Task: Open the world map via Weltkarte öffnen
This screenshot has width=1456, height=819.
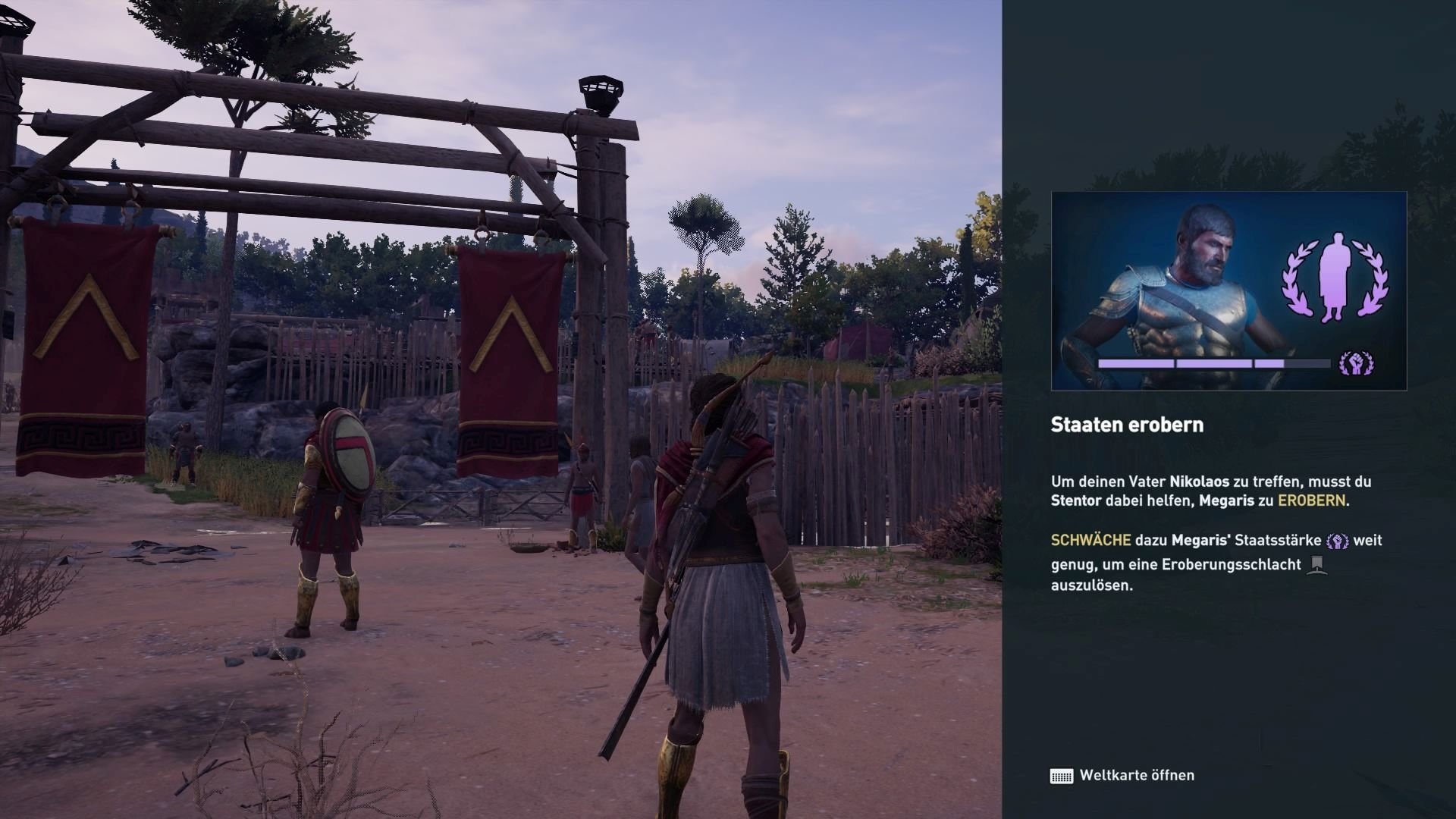Action: 1137,775
